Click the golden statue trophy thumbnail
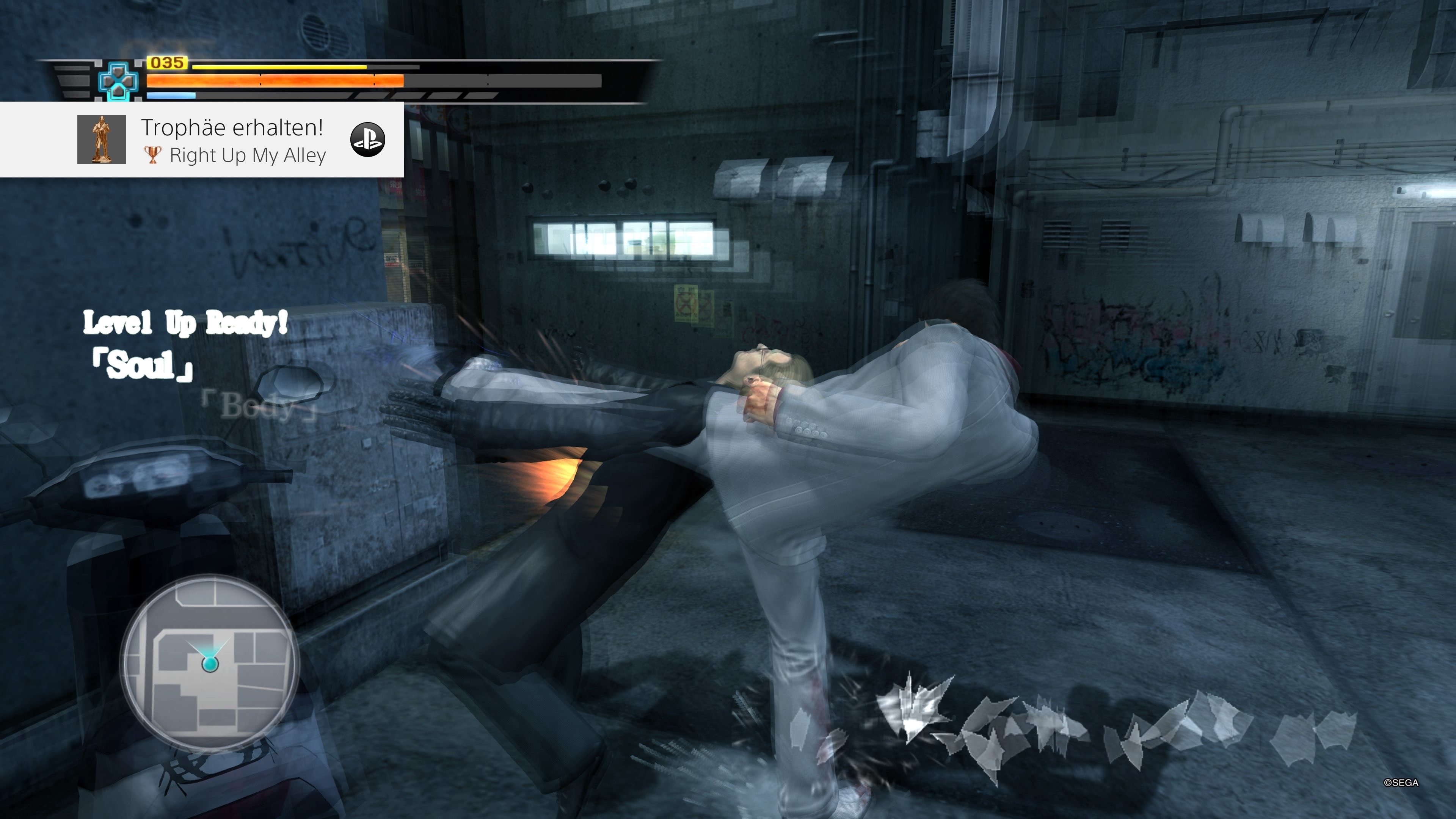The height and width of the screenshot is (819, 1456). [102, 140]
